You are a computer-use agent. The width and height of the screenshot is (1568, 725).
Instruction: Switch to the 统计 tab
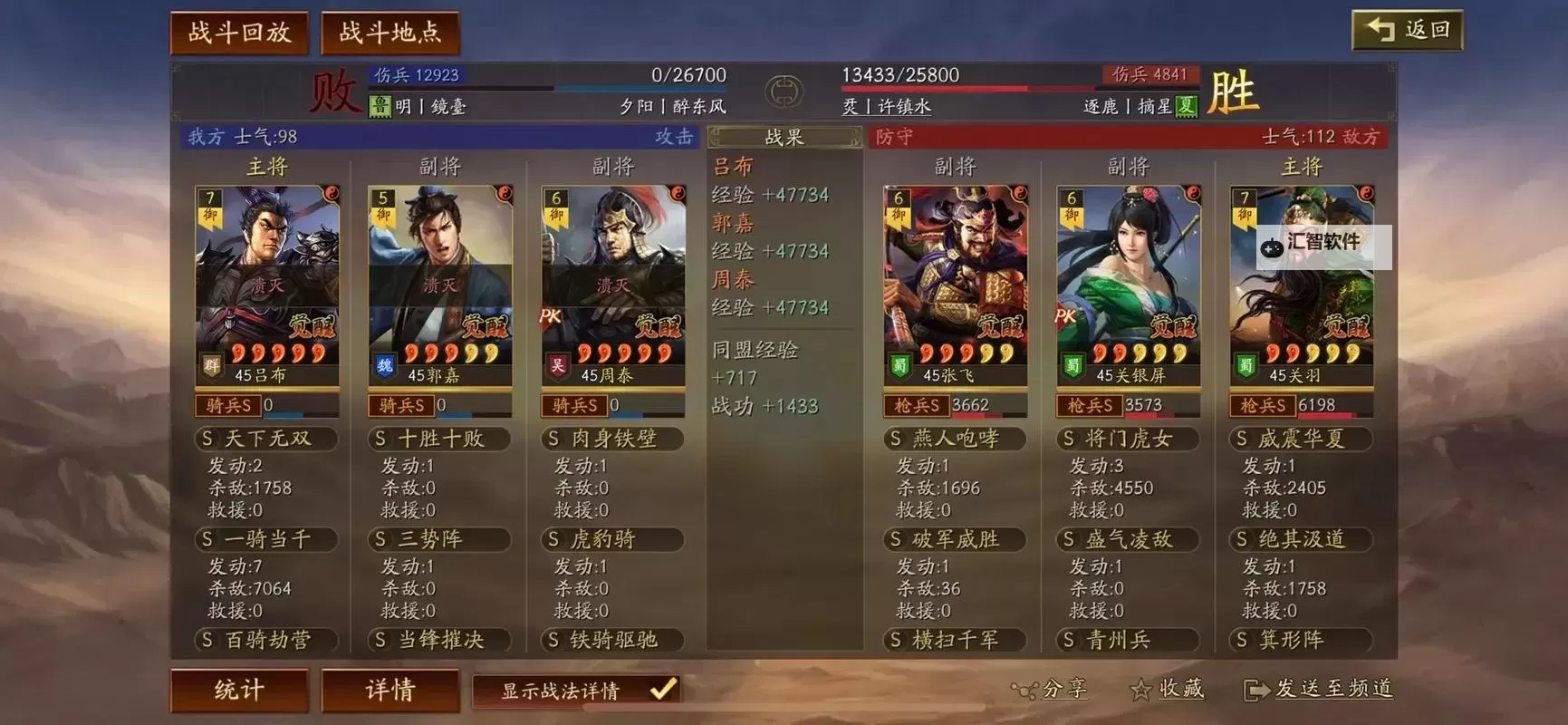pos(239,690)
